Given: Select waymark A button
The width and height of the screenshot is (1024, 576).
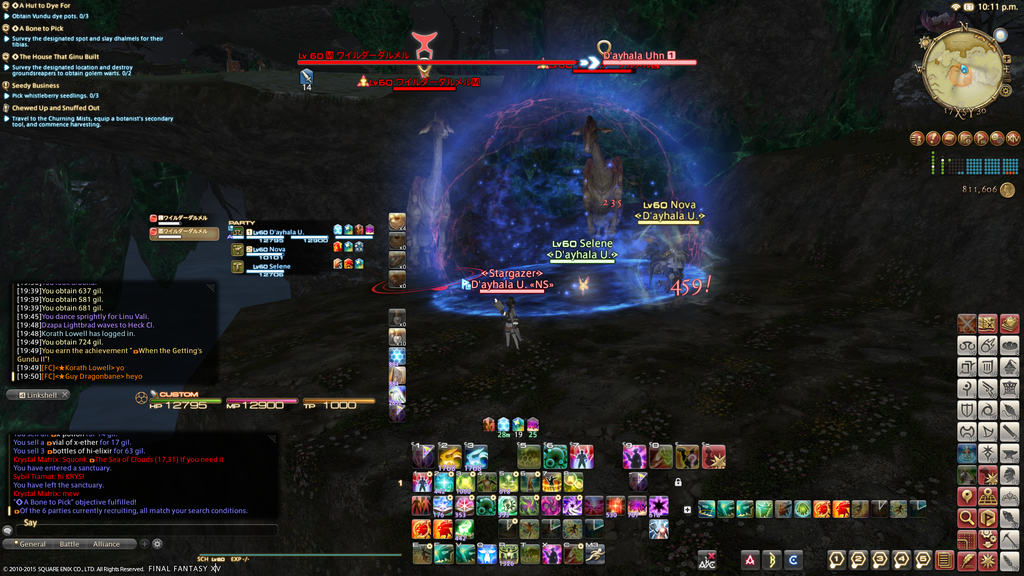Looking at the screenshot, I should pyautogui.click(x=750, y=560).
